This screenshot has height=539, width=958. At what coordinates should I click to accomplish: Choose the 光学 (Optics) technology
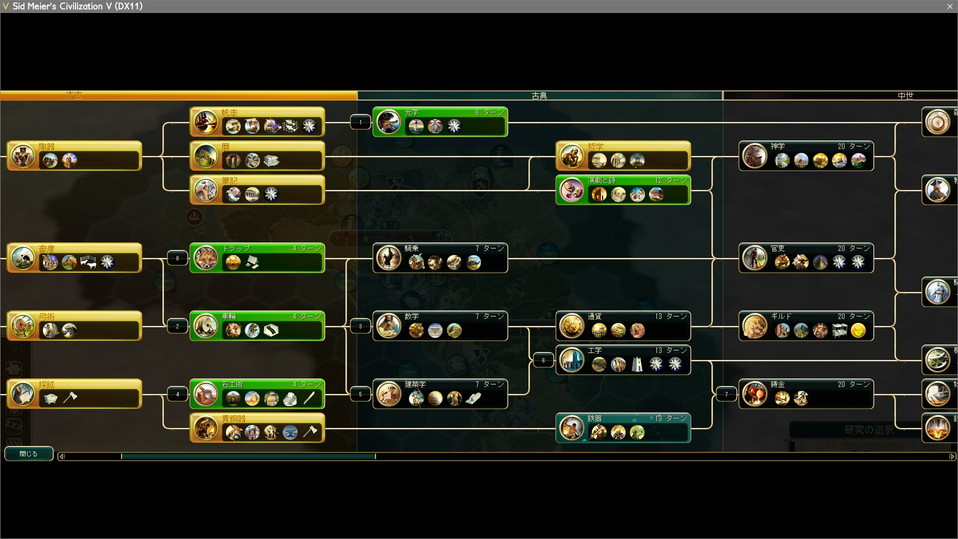(x=440, y=122)
